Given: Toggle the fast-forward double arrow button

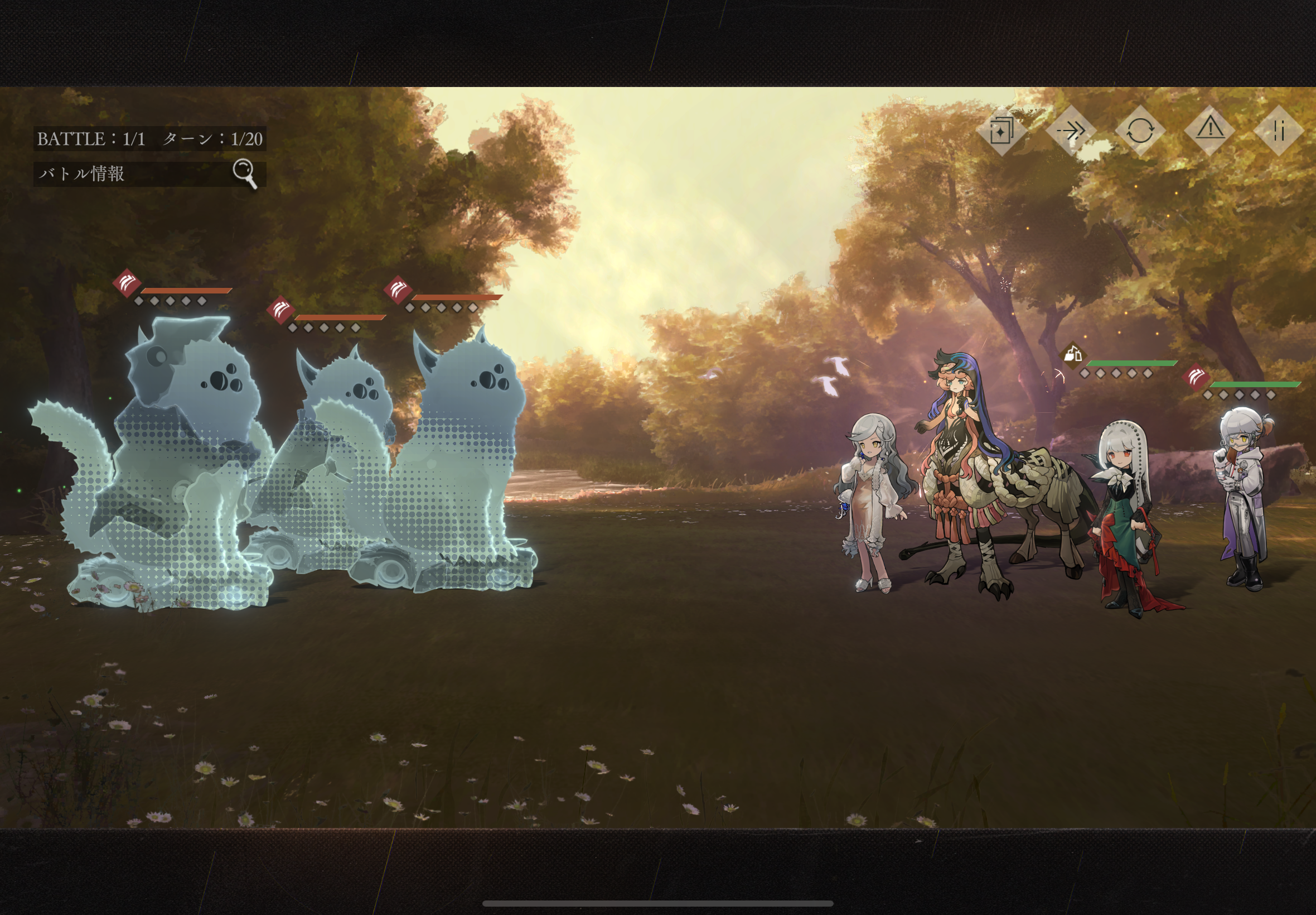Looking at the screenshot, I should (1071, 131).
